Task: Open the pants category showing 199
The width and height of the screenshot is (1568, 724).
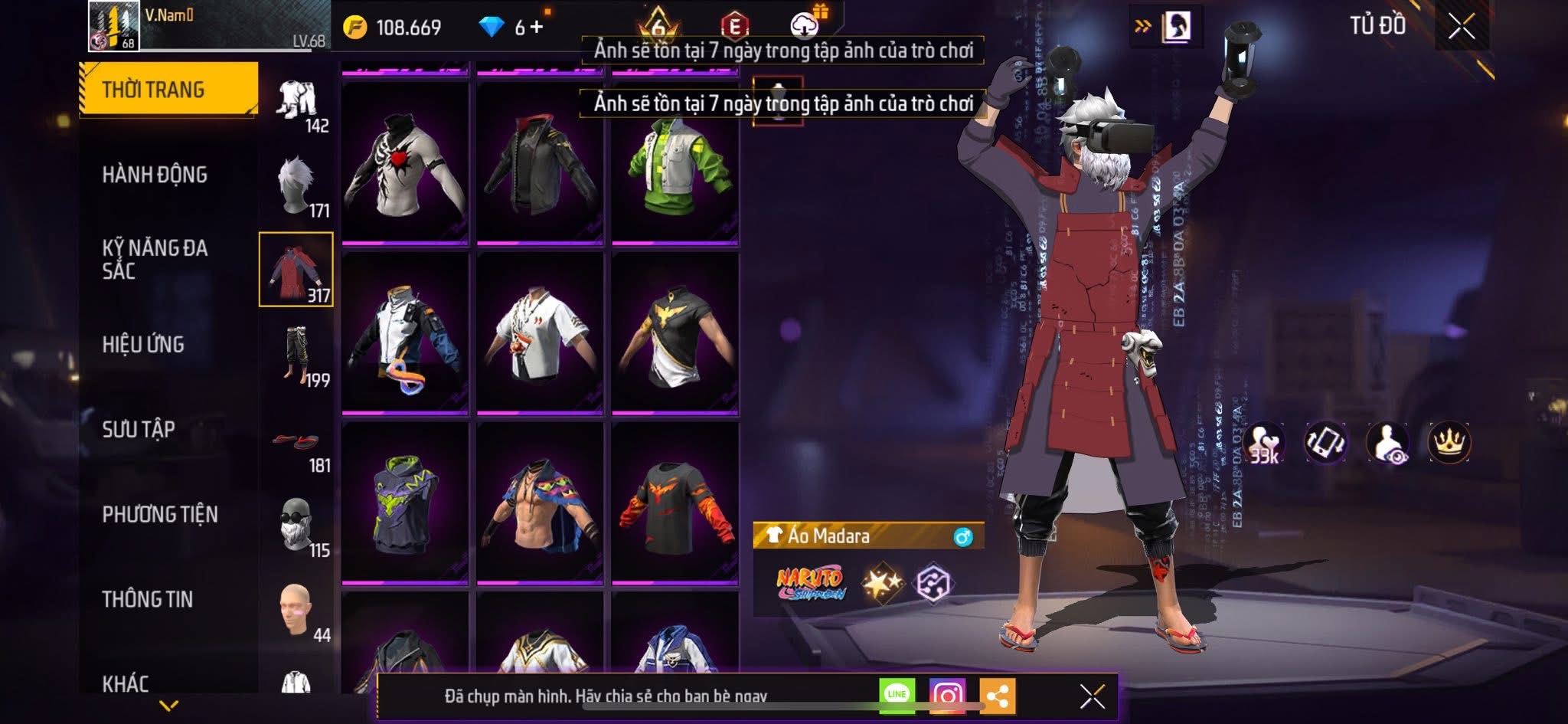Action: pos(299,356)
